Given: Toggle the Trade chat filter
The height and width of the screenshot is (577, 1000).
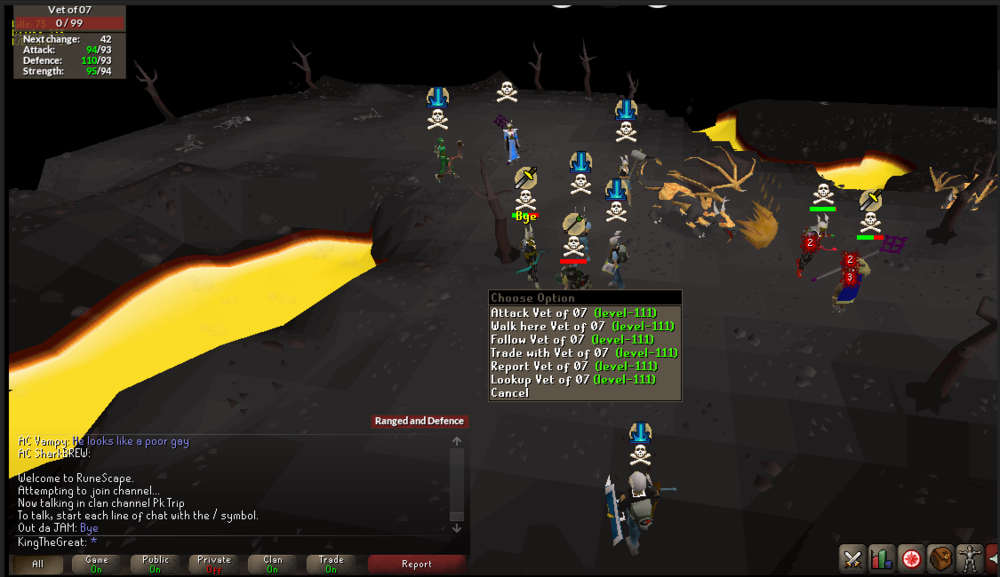Looking at the screenshot, I should coord(331,564).
